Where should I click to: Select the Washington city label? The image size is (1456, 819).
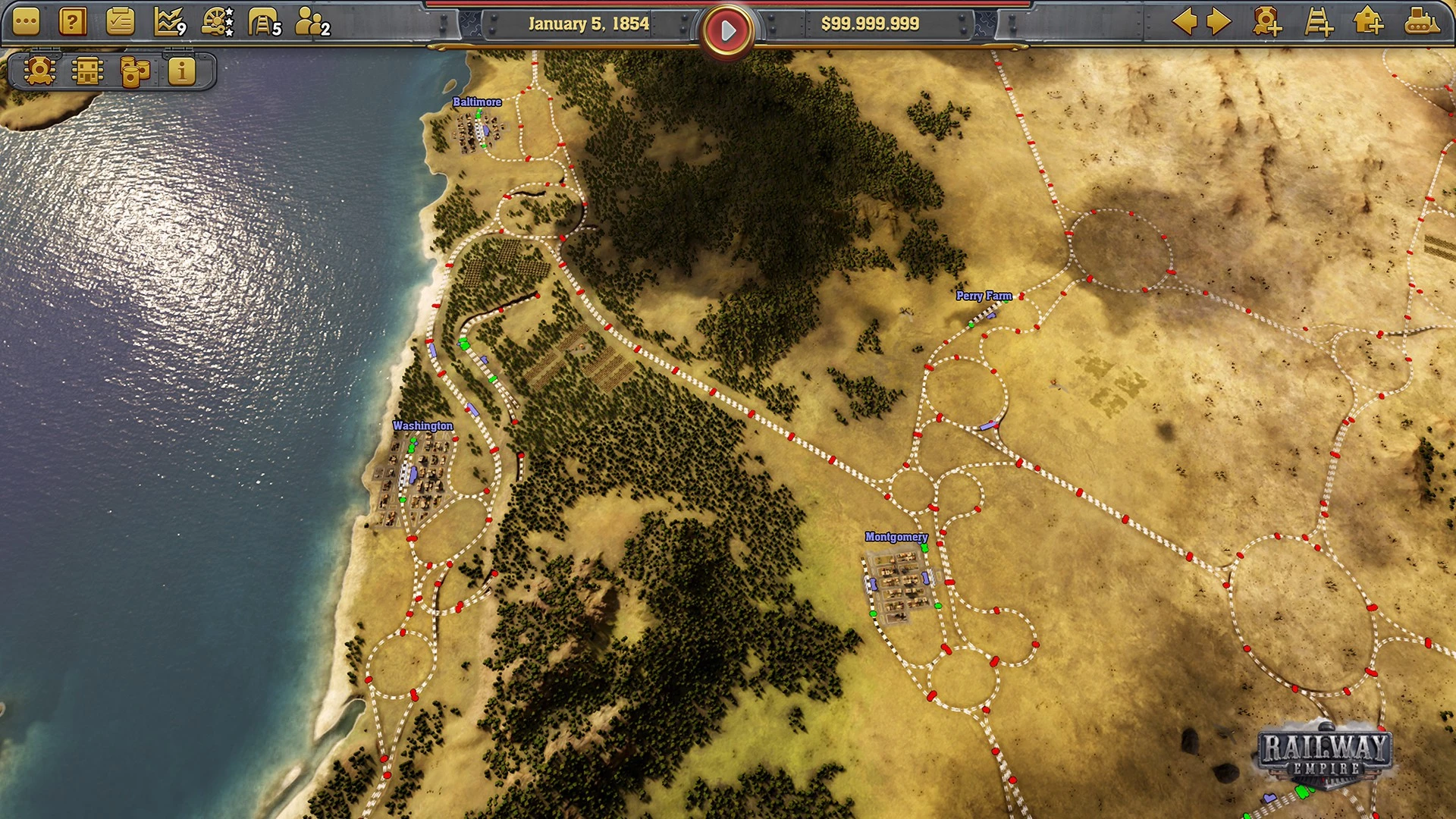point(422,426)
